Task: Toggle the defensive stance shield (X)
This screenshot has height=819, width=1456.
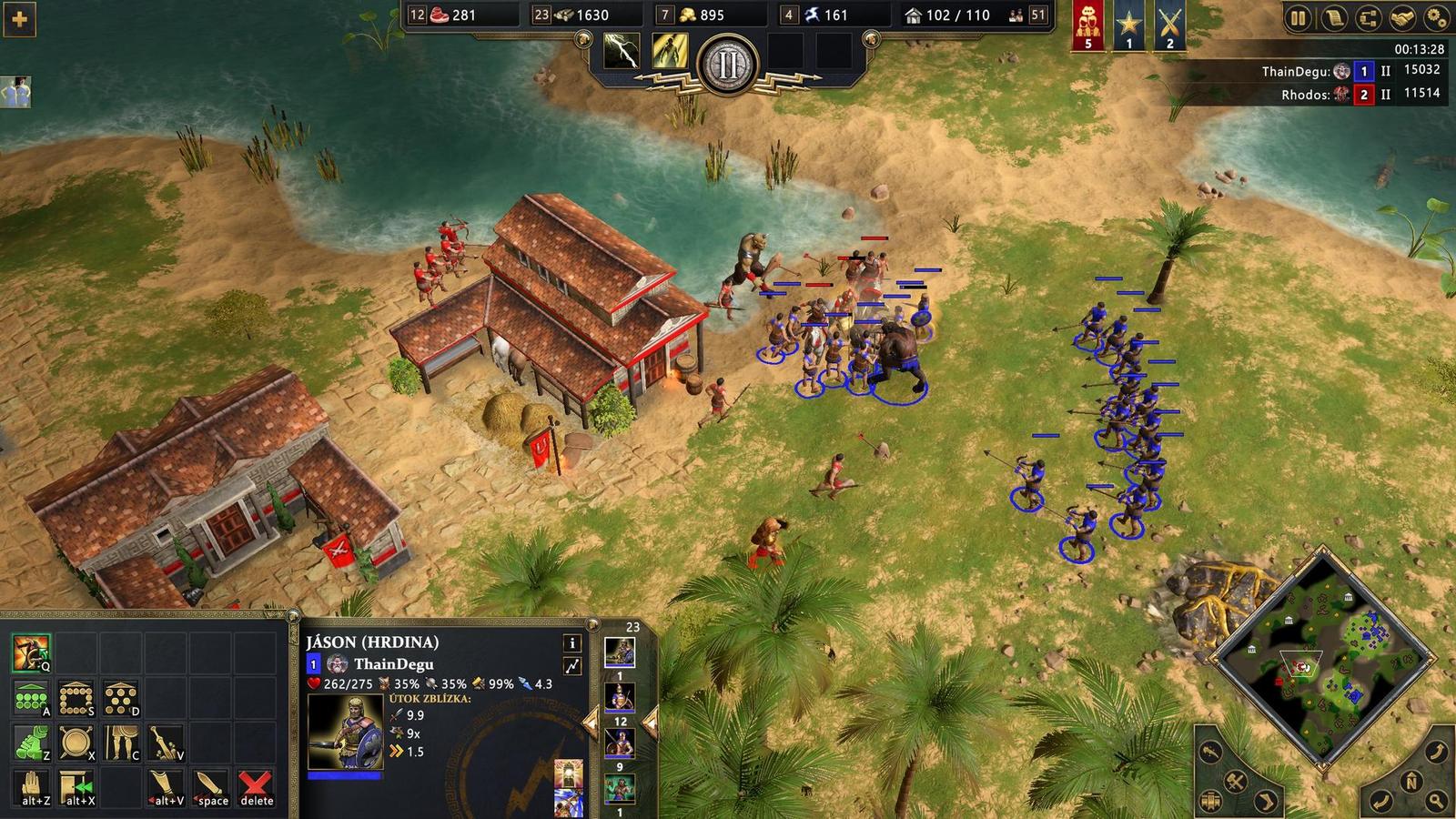Action: [x=76, y=741]
